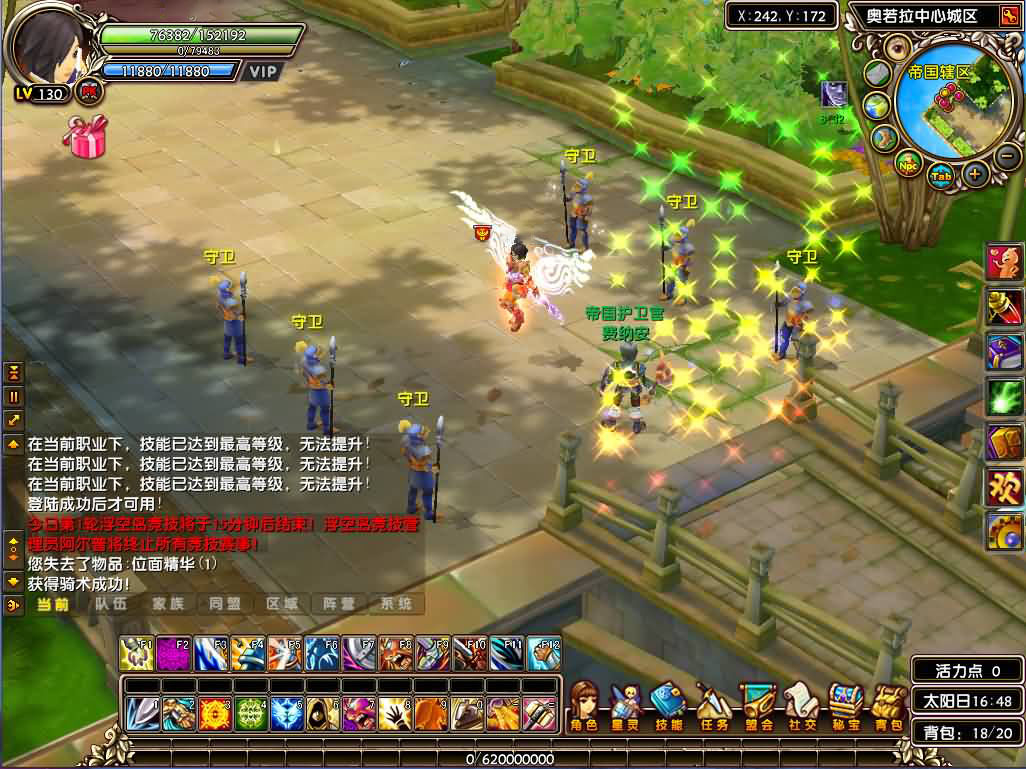The width and height of the screenshot is (1026, 769).
Task: Open the 秘宝 treasure chest menu
Action: point(845,704)
